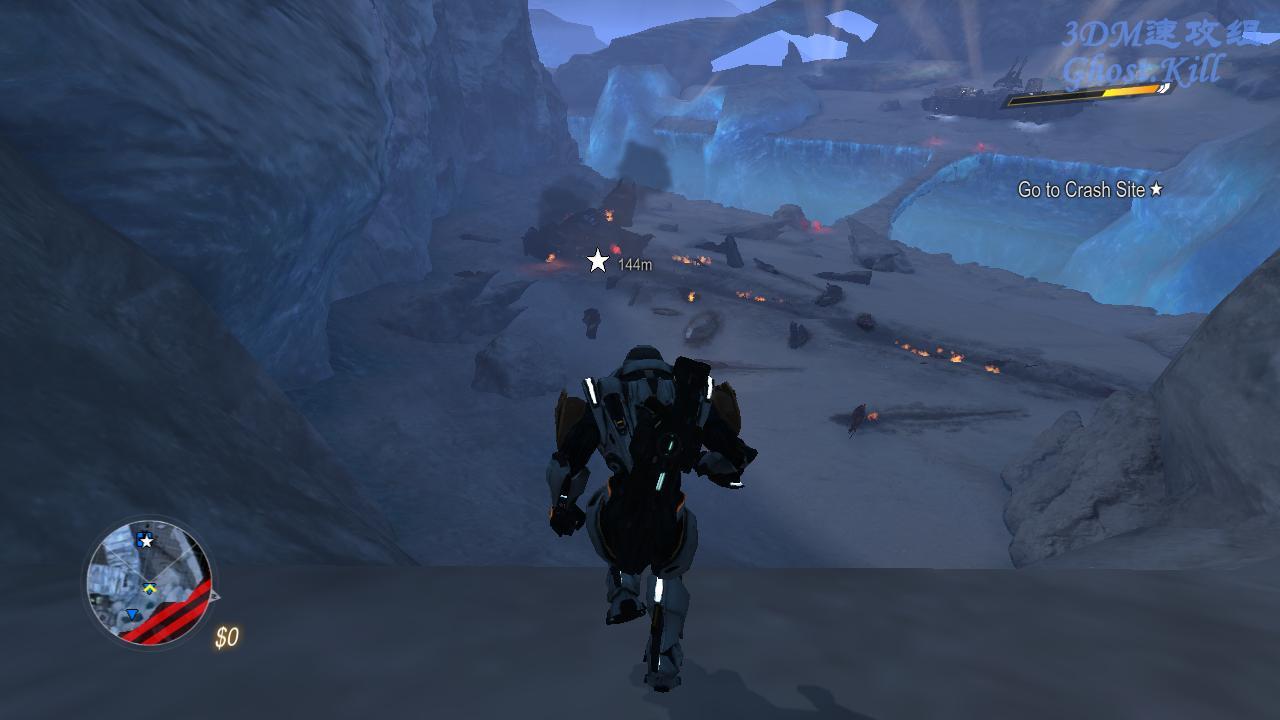Open the circular minimap

(149, 581)
